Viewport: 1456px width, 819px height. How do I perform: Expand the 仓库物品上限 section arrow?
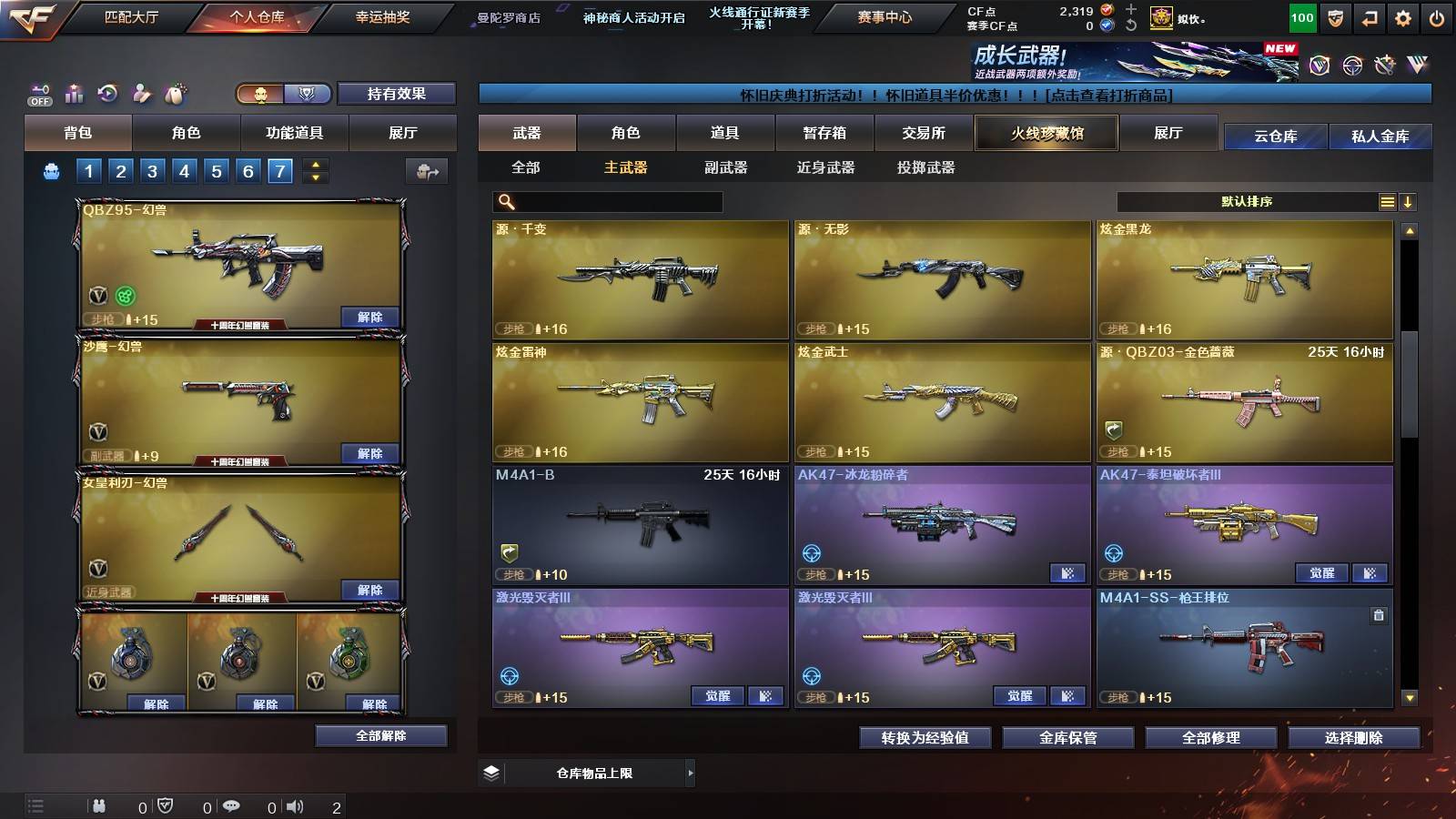click(x=691, y=773)
